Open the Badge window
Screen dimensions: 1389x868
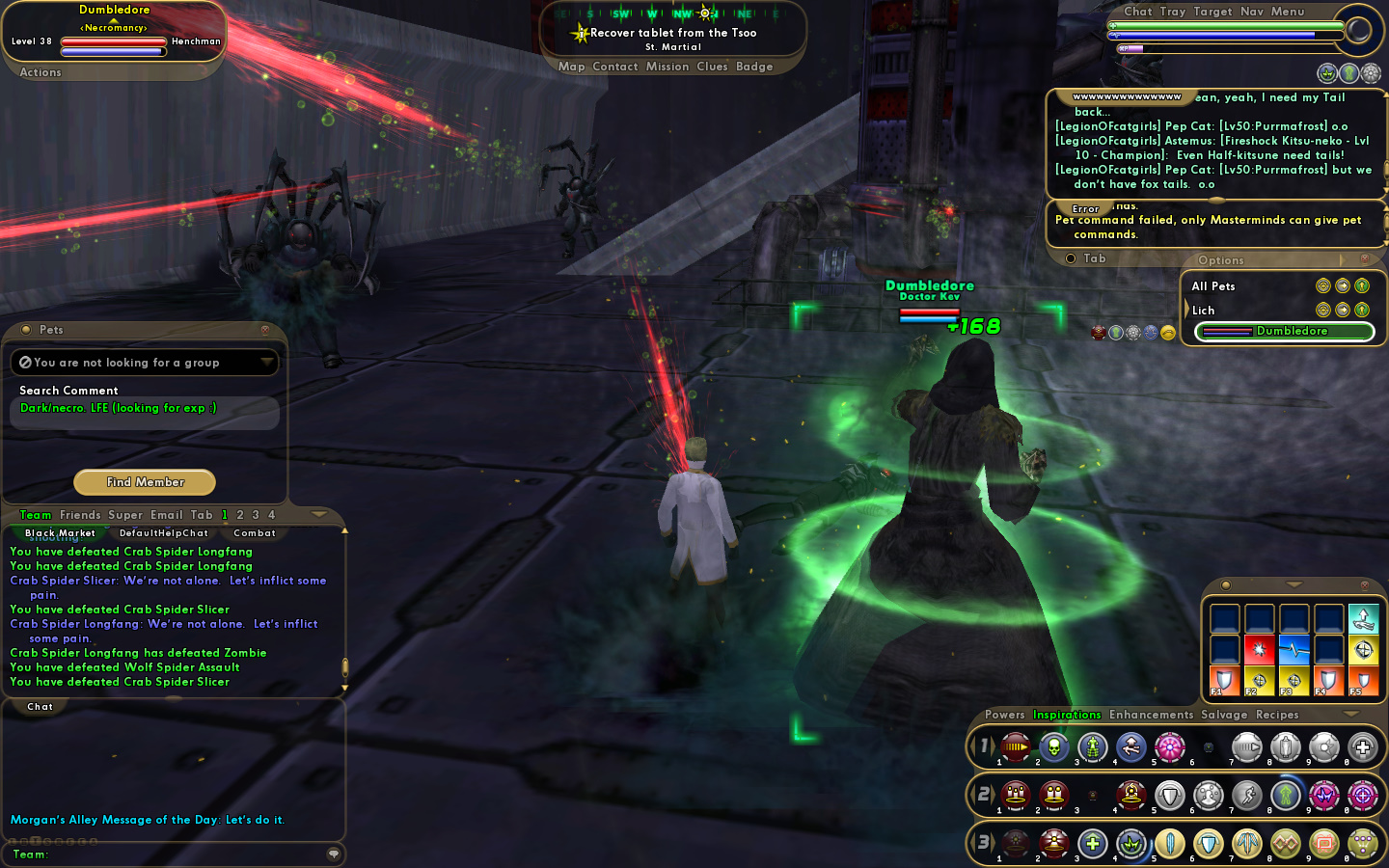[754, 67]
